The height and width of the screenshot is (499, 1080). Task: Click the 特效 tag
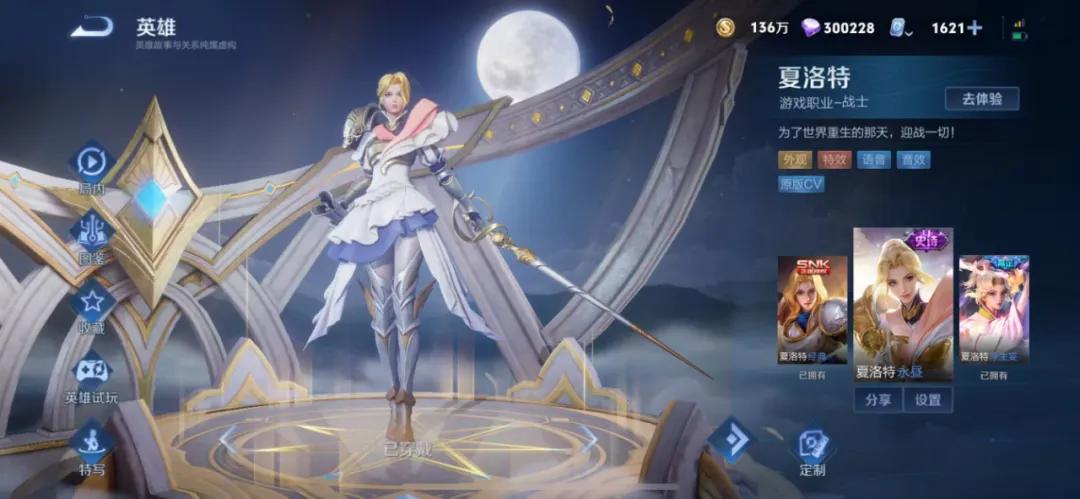point(834,159)
